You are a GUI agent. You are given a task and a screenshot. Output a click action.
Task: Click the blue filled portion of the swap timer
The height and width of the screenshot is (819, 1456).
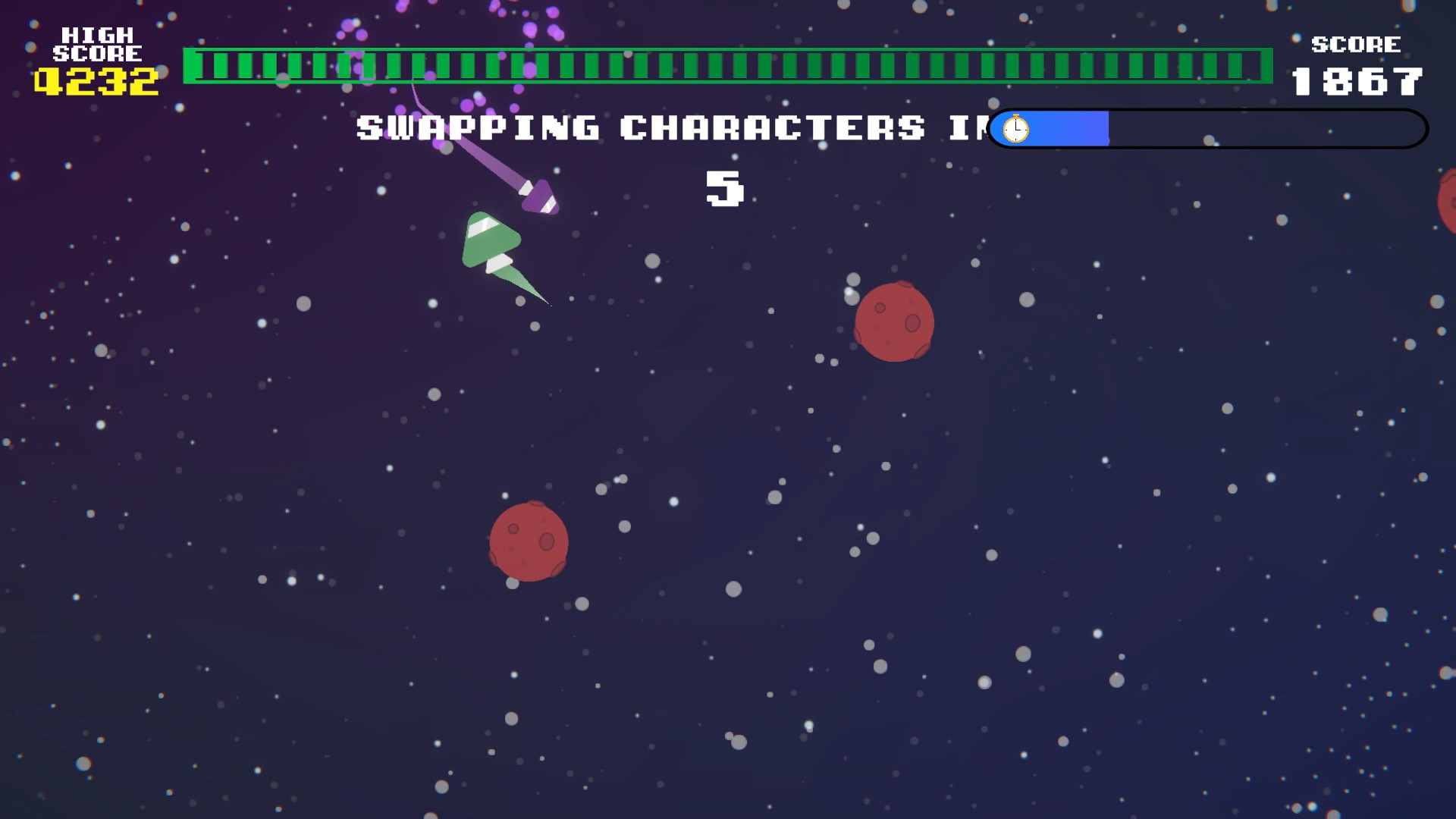[1062, 129]
